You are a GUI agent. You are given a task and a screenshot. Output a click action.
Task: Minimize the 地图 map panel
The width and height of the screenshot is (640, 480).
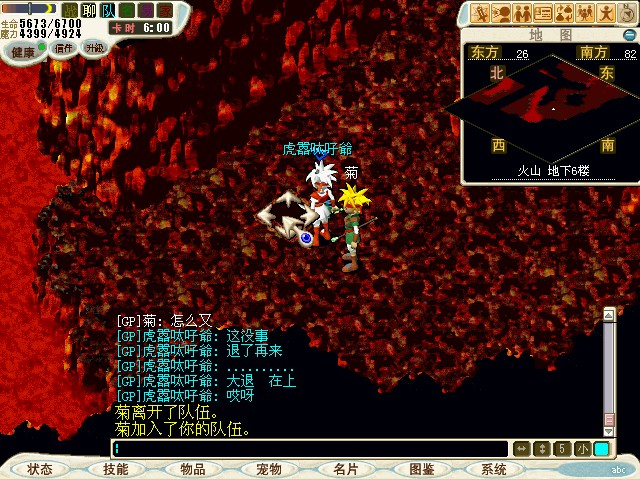click(x=628, y=35)
